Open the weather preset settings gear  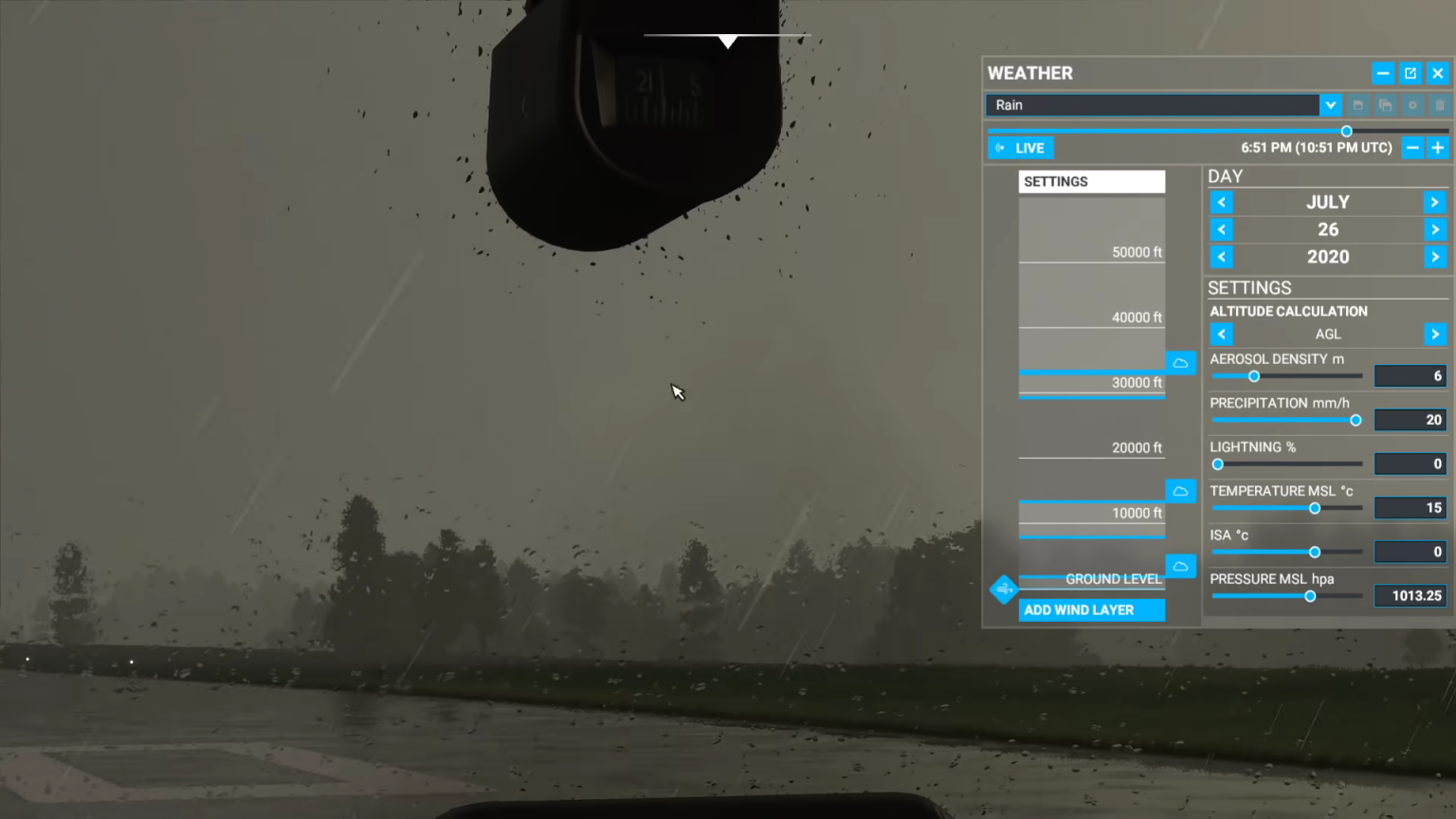pos(1413,105)
